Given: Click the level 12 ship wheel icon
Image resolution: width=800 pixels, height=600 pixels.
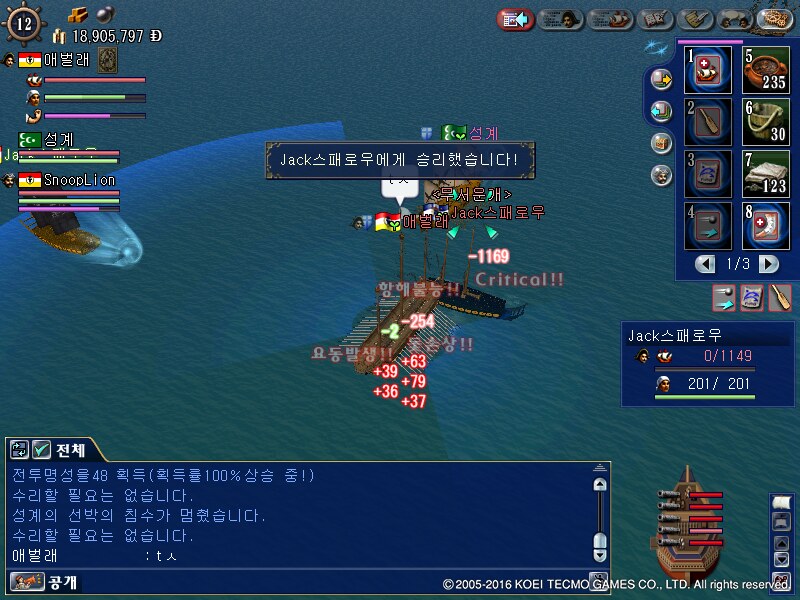Looking at the screenshot, I should pyautogui.click(x=26, y=23).
